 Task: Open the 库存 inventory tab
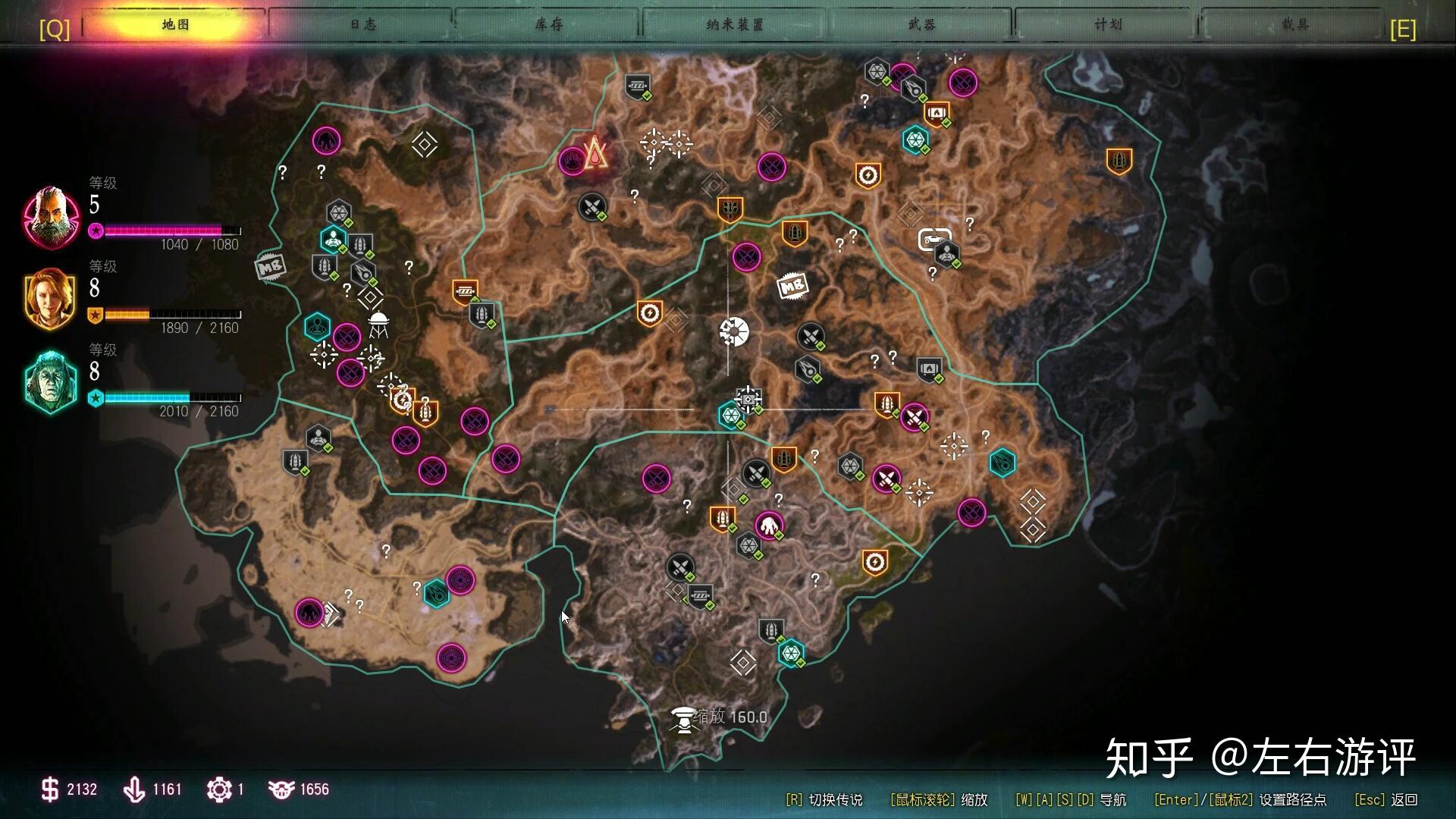[548, 24]
